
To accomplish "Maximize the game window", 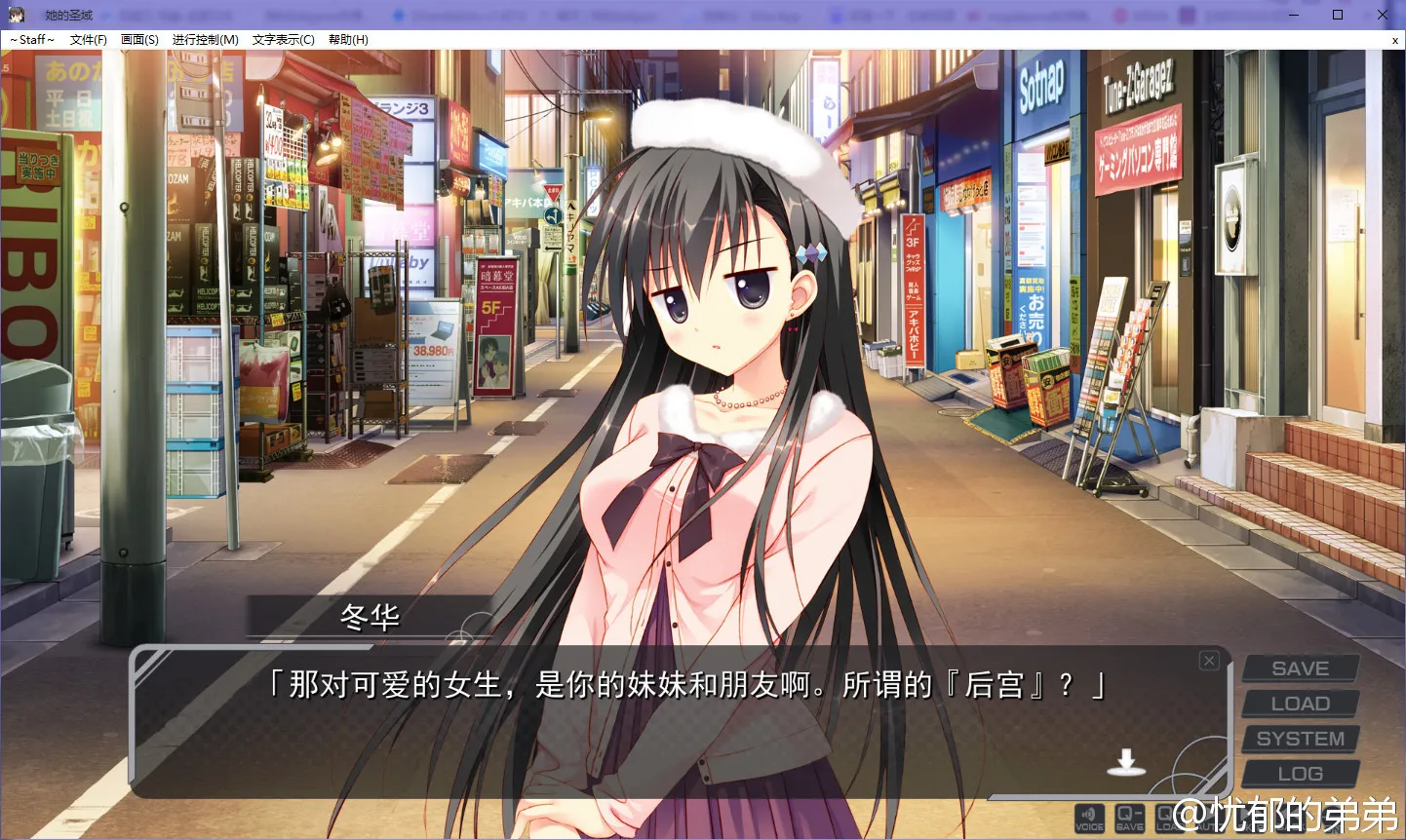I will (1338, 15).
